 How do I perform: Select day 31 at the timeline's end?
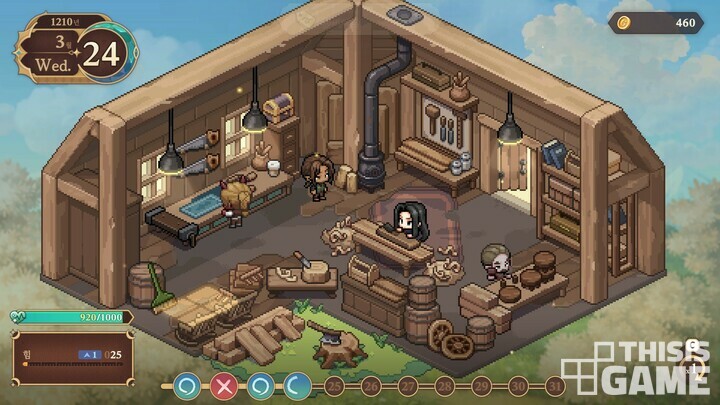[x=554, y=386]
